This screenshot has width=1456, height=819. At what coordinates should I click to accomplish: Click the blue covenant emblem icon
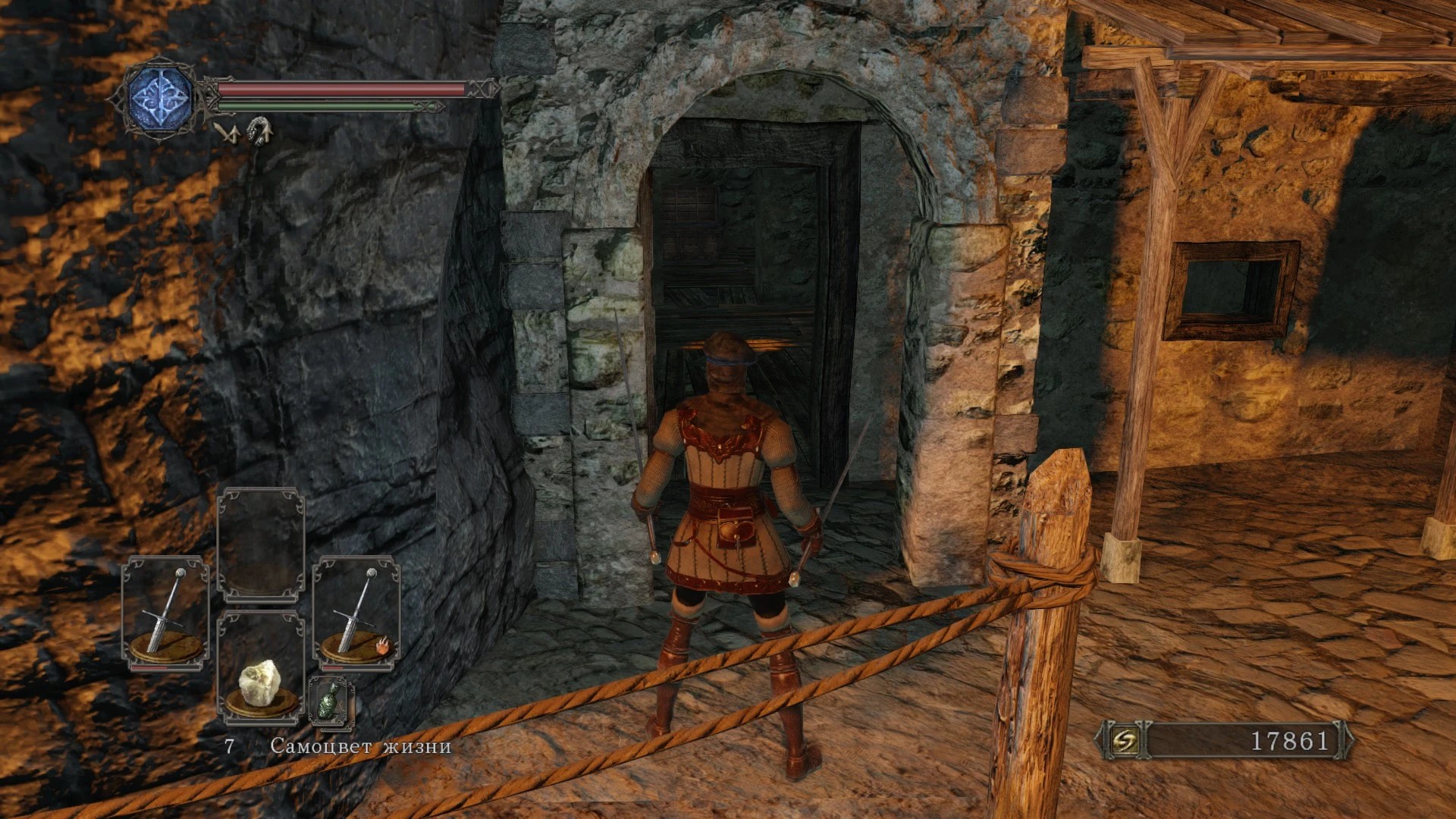tap(161, 99)
